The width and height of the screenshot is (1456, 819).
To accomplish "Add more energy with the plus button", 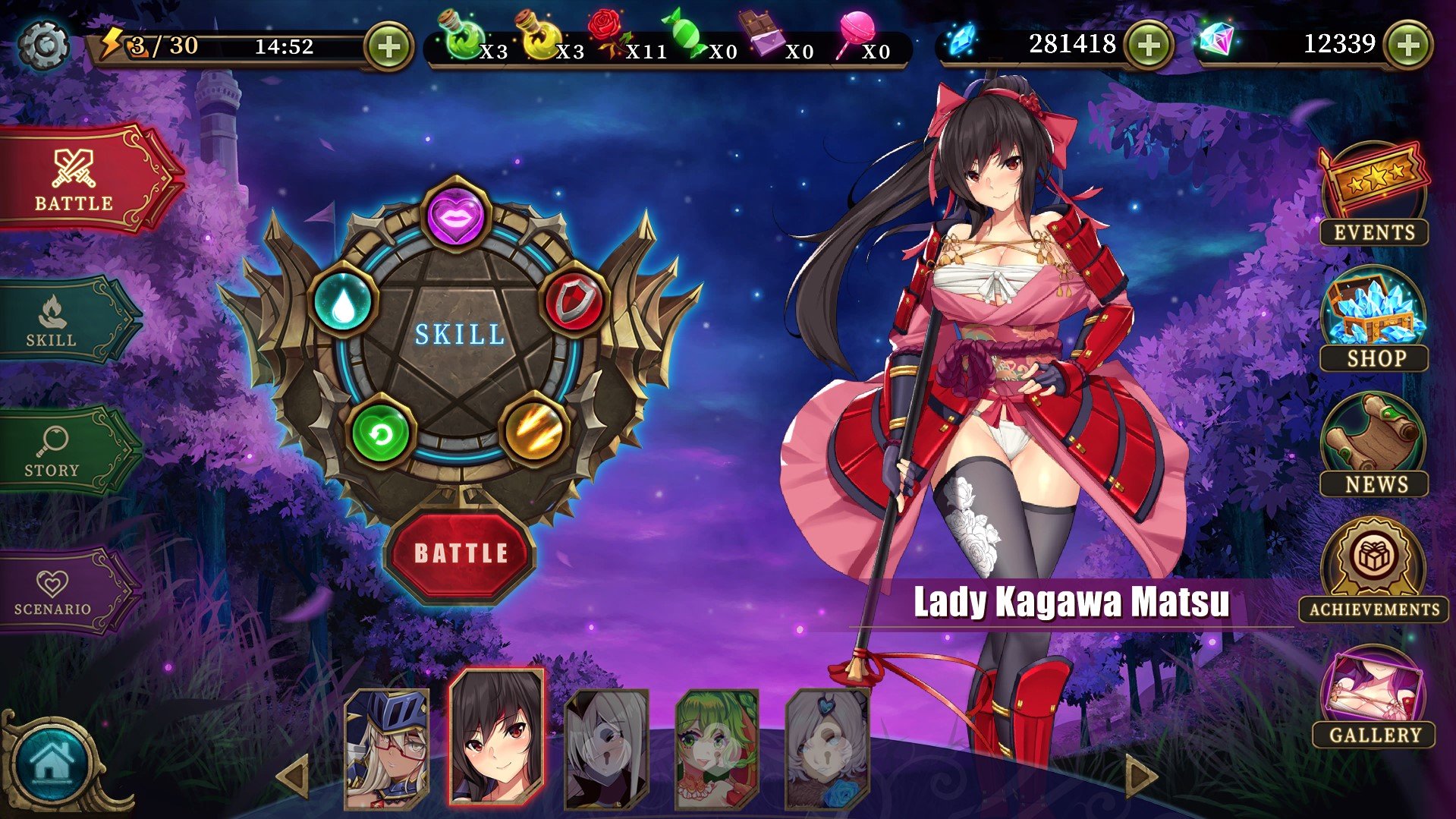I will 388,47.
